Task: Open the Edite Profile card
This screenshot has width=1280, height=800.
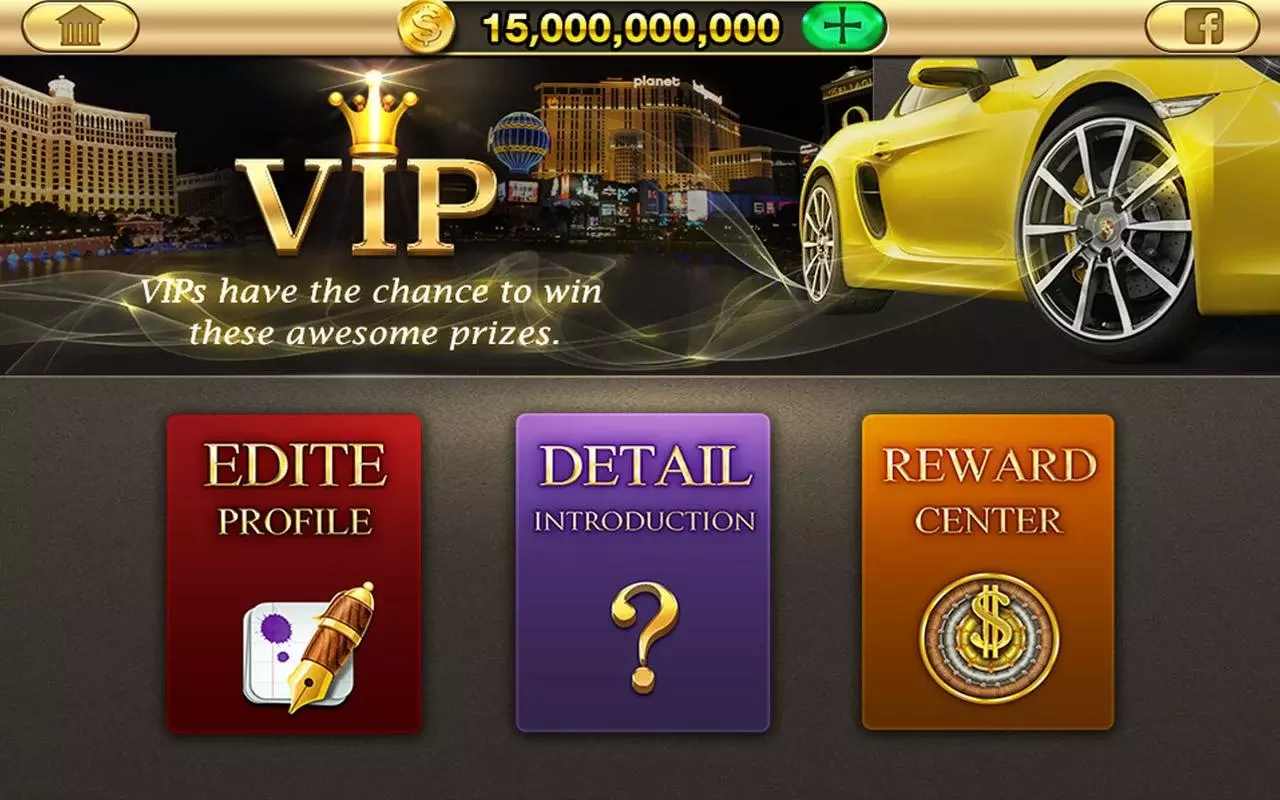Action: pyautogui.click(x=295, y=570)
